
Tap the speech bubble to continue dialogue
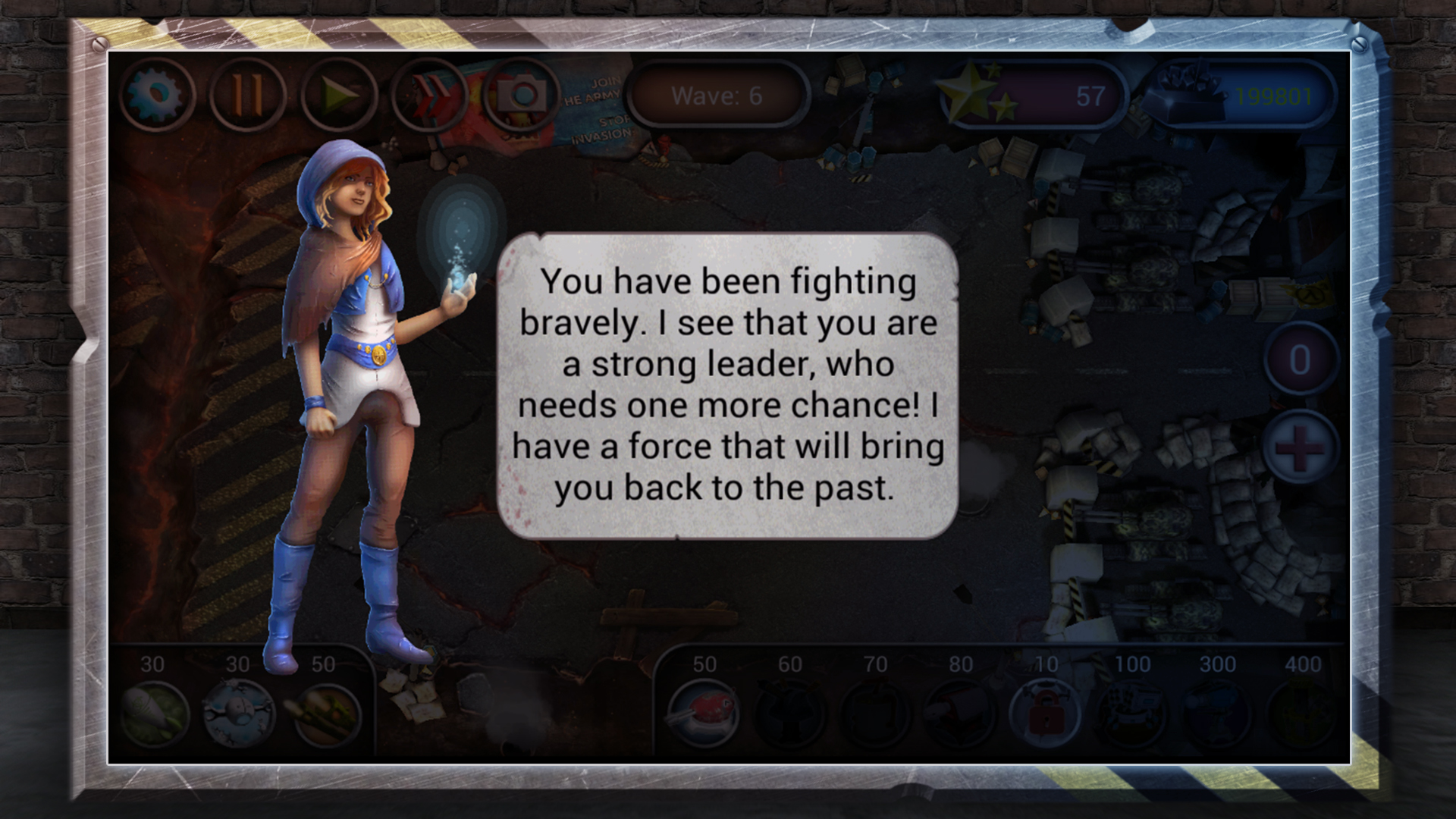(727, 385)
